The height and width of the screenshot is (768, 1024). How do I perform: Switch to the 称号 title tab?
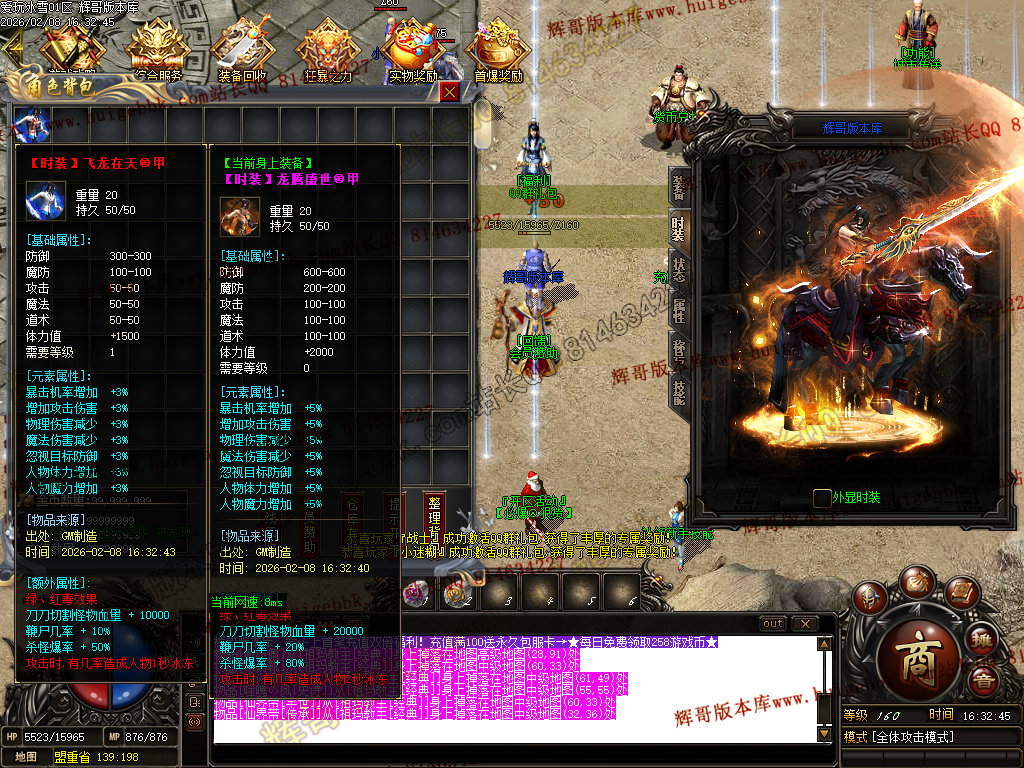[679, 351]
